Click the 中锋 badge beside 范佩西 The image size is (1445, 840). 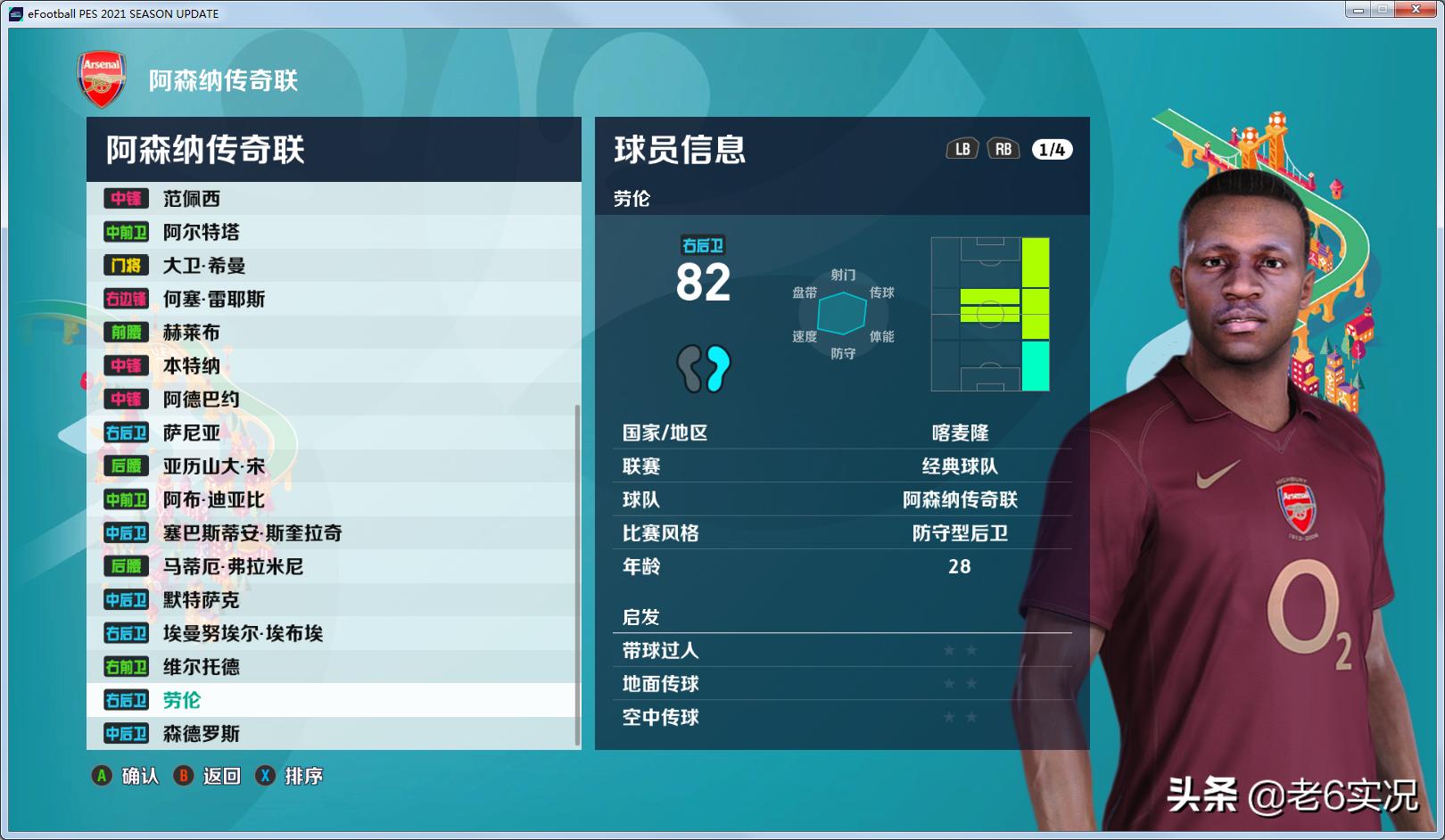pos(126,198)
